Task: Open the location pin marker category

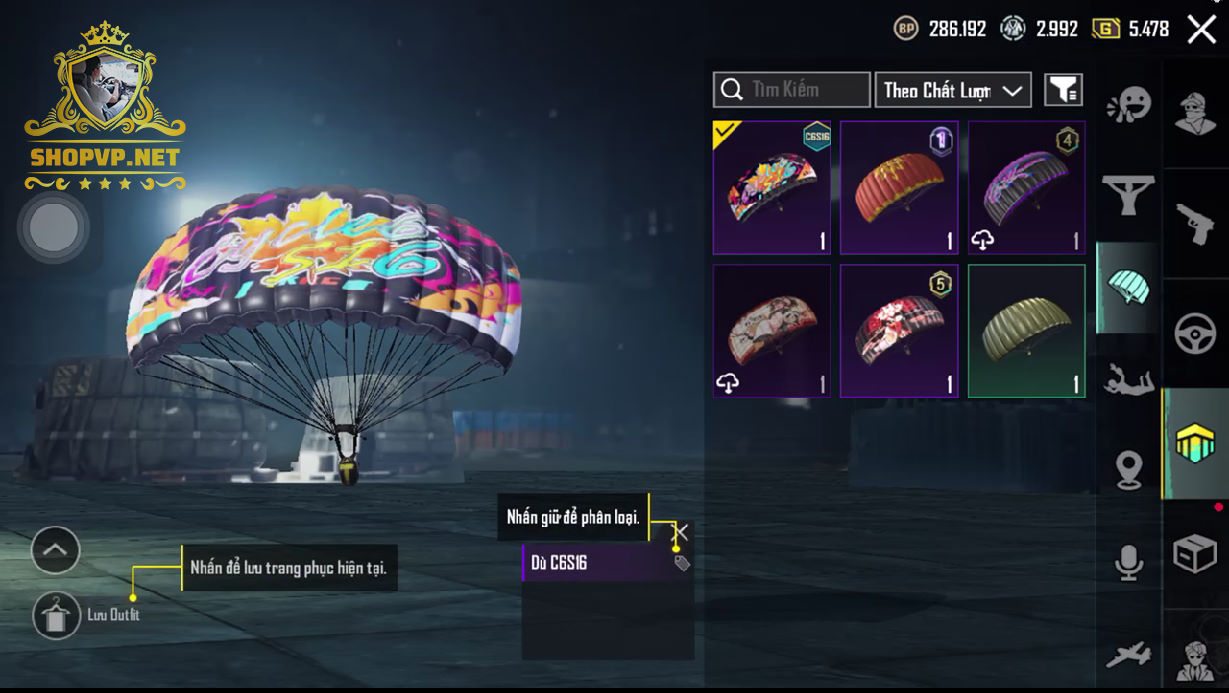Action: tap(1129, 469)
